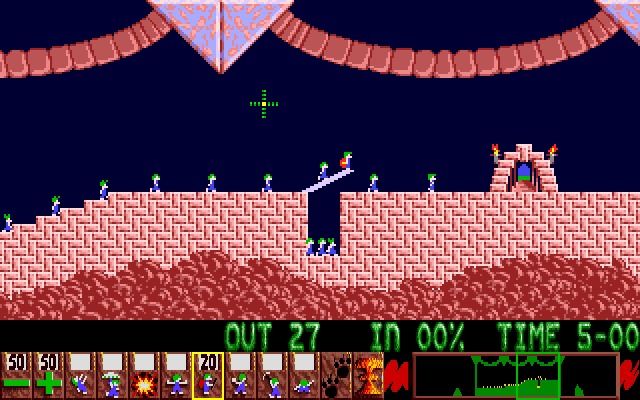Select the Miner pickaxe skill

[272, 375]
